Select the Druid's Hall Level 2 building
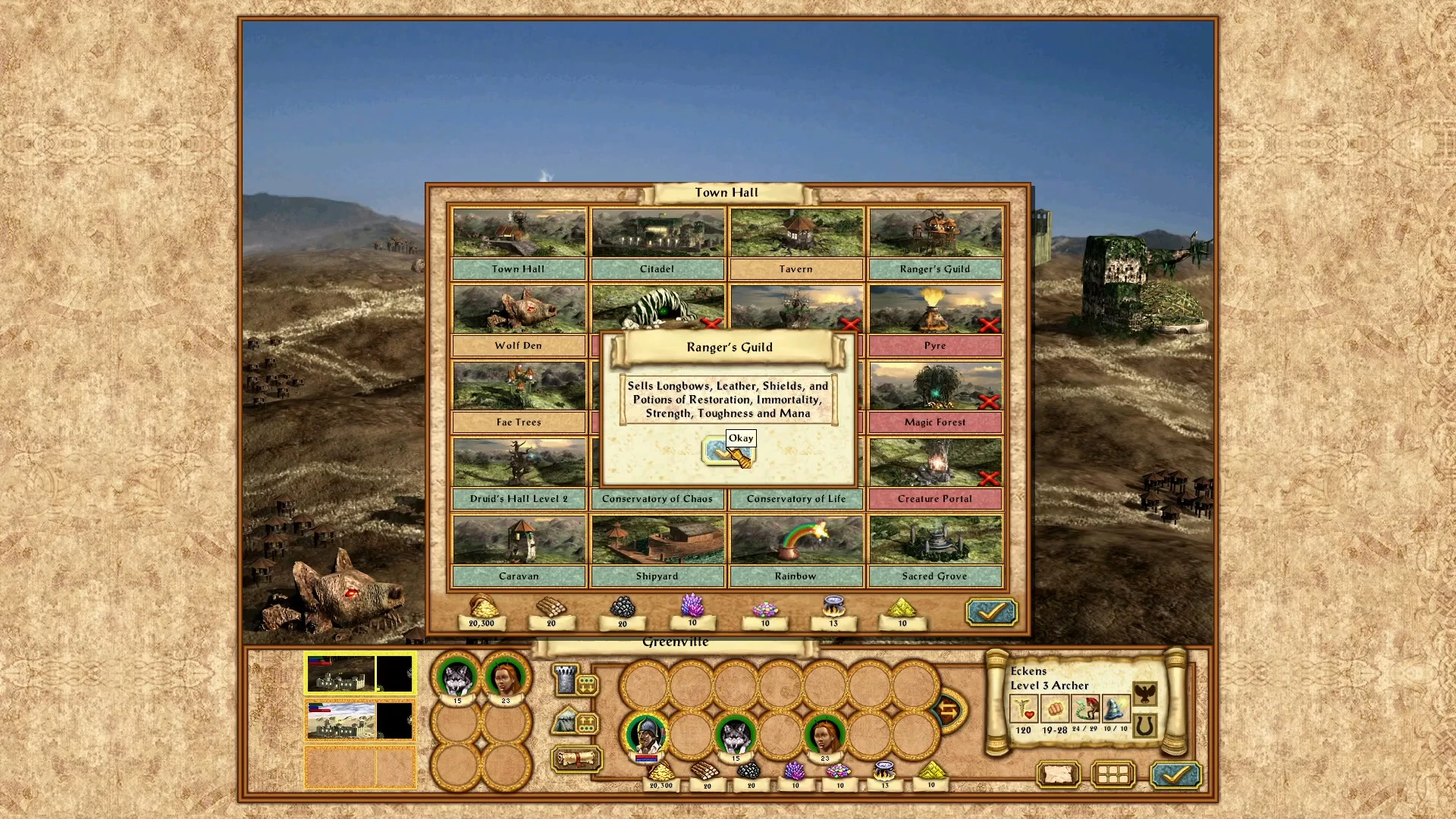The image size is (1456, 819). click(x=518, y=463)
